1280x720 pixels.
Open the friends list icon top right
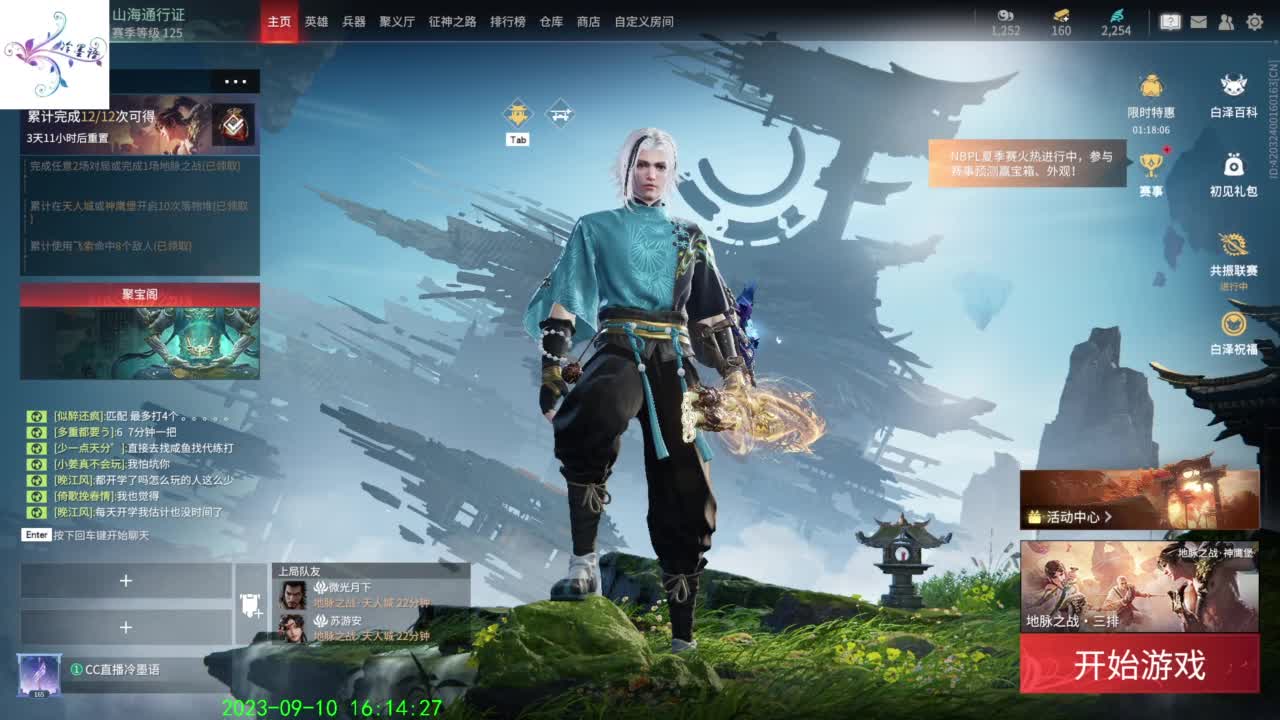point(1226,22)
